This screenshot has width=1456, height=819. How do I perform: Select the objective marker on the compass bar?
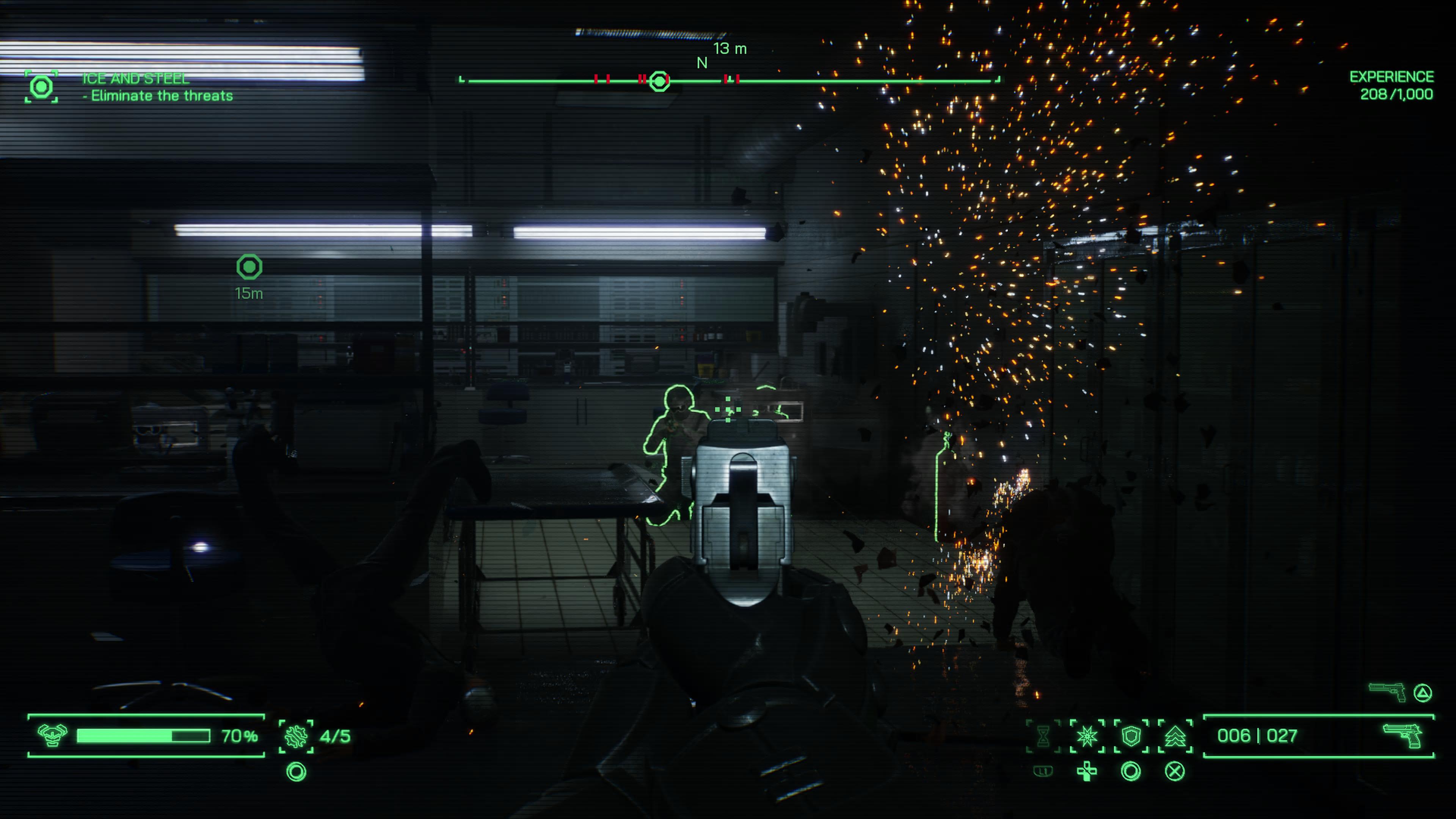coord(659,82)
